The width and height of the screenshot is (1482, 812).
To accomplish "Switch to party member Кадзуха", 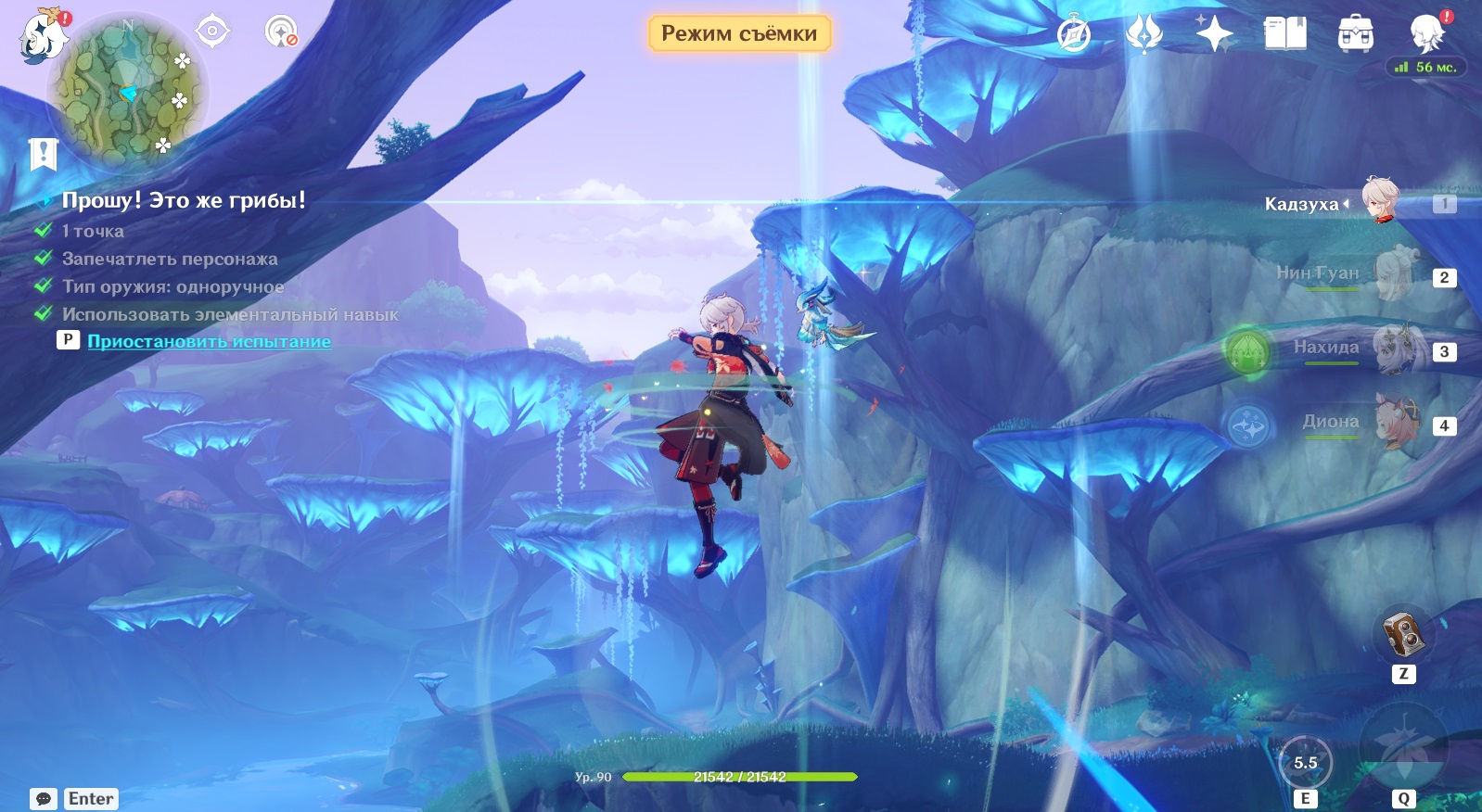I will point(1380,202).
